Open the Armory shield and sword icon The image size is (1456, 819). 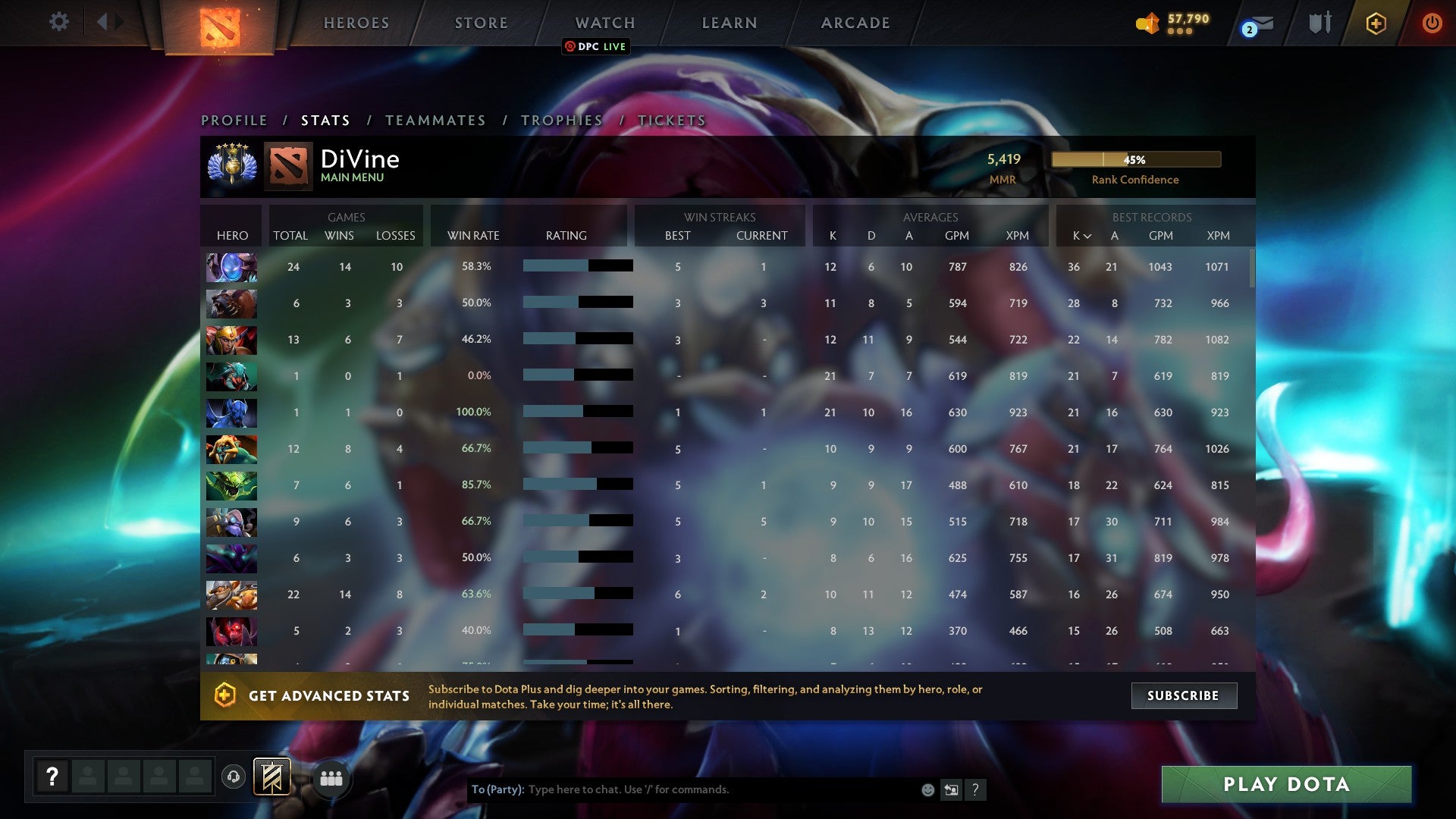click(1319, 23)
